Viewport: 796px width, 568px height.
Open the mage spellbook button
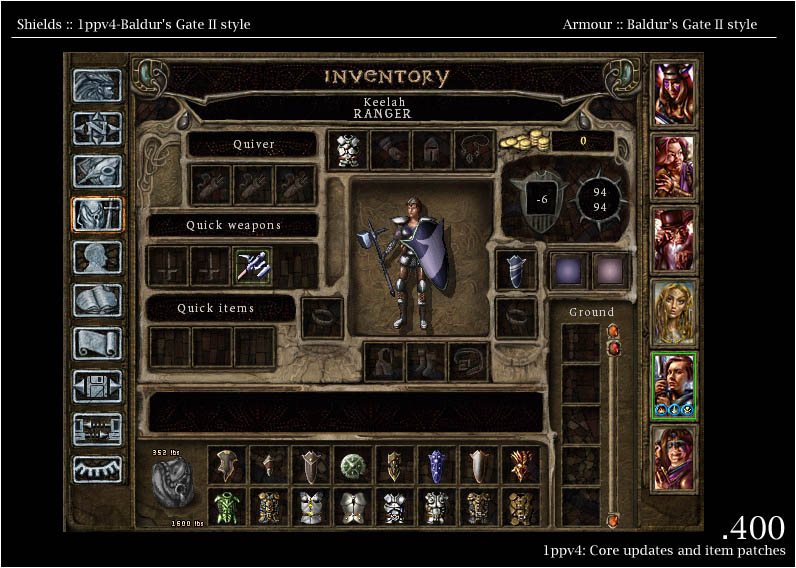97,300
